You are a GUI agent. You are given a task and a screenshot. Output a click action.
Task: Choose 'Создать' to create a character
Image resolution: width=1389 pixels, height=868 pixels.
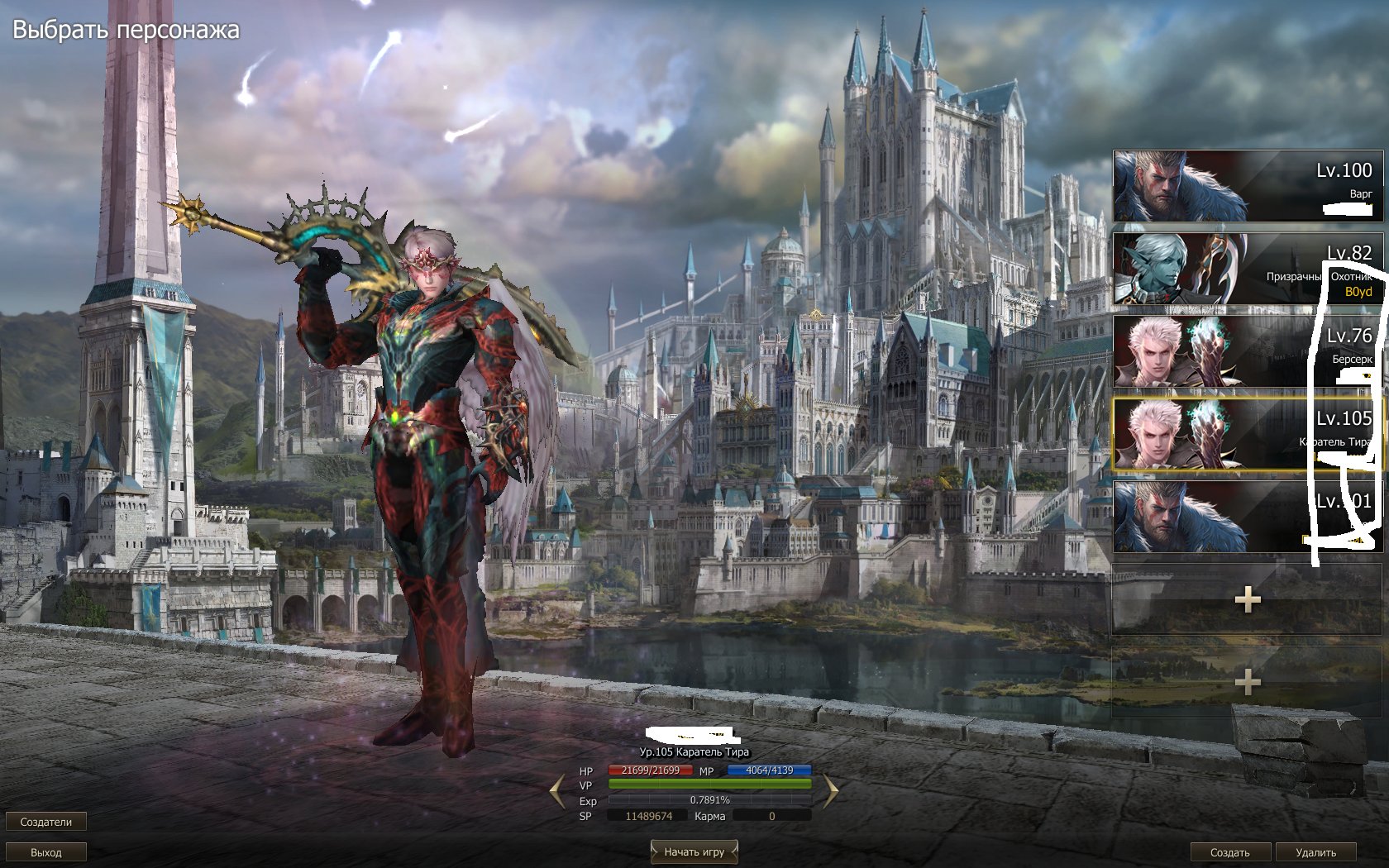(1229, 852)
